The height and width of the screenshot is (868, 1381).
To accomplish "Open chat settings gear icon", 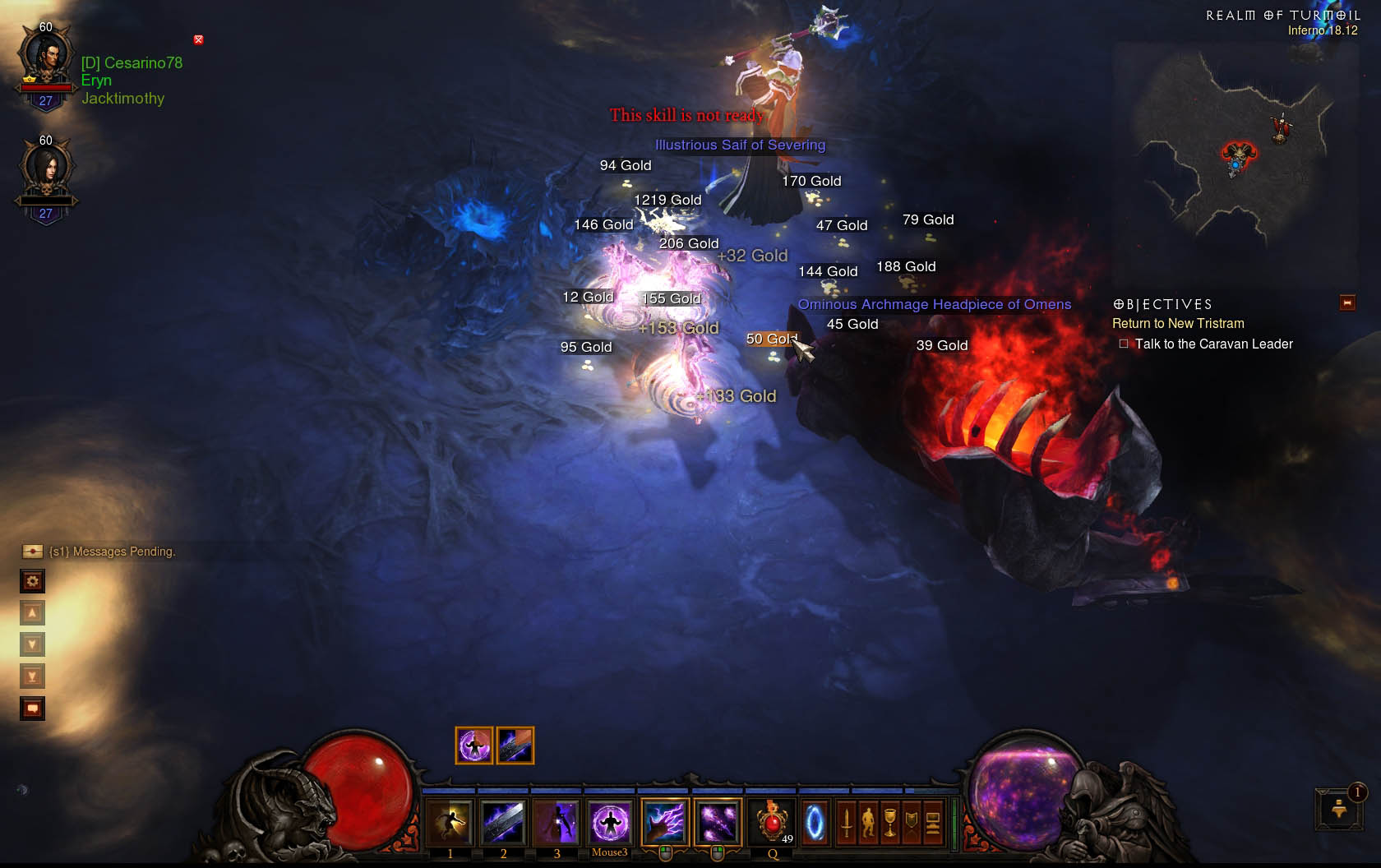I will (x=32, y=581).
